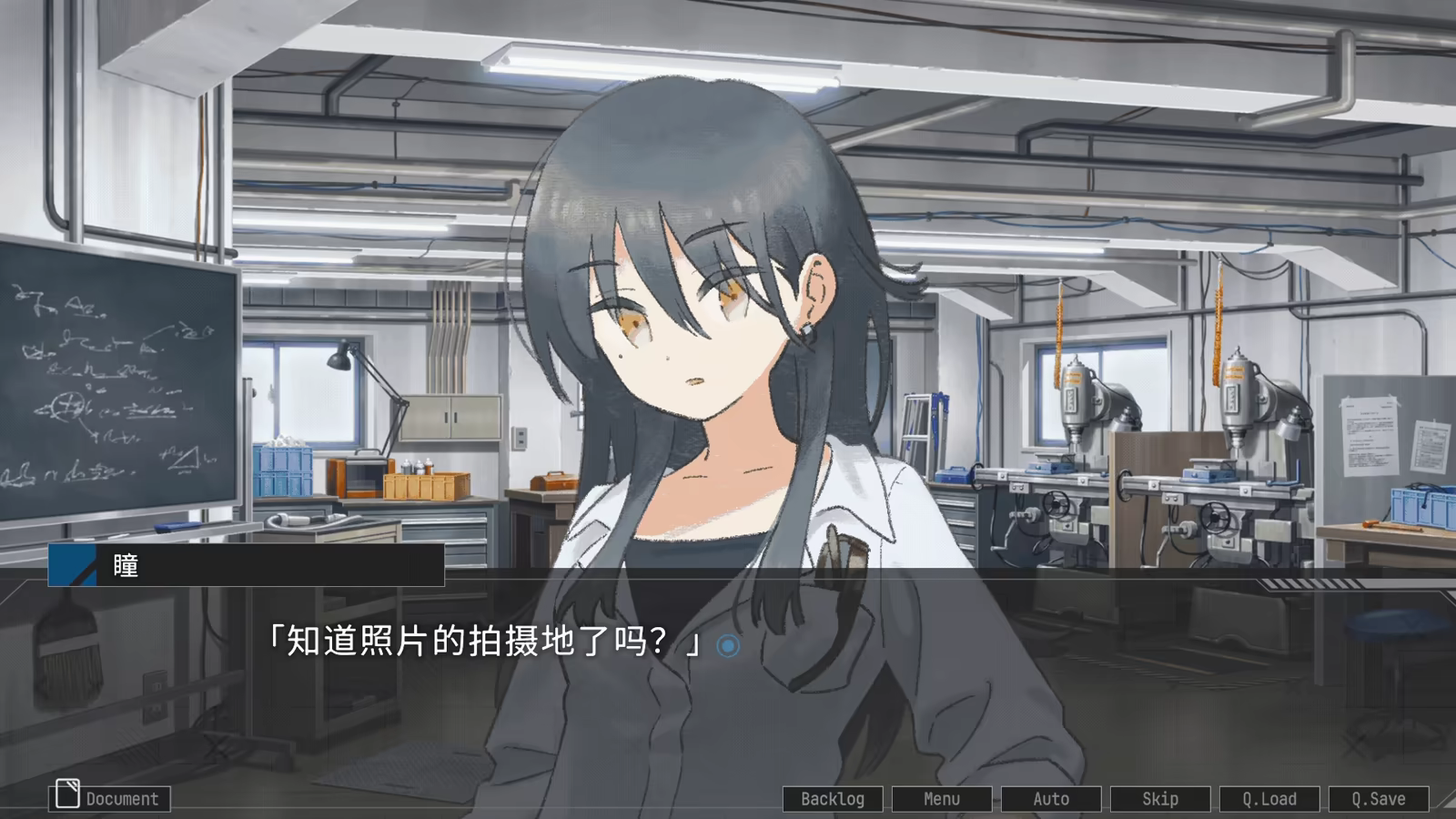Click the Menu button on the bottom toolbar
The image size is (1456, 819).
pyautogui.click(x=942, y=798)
